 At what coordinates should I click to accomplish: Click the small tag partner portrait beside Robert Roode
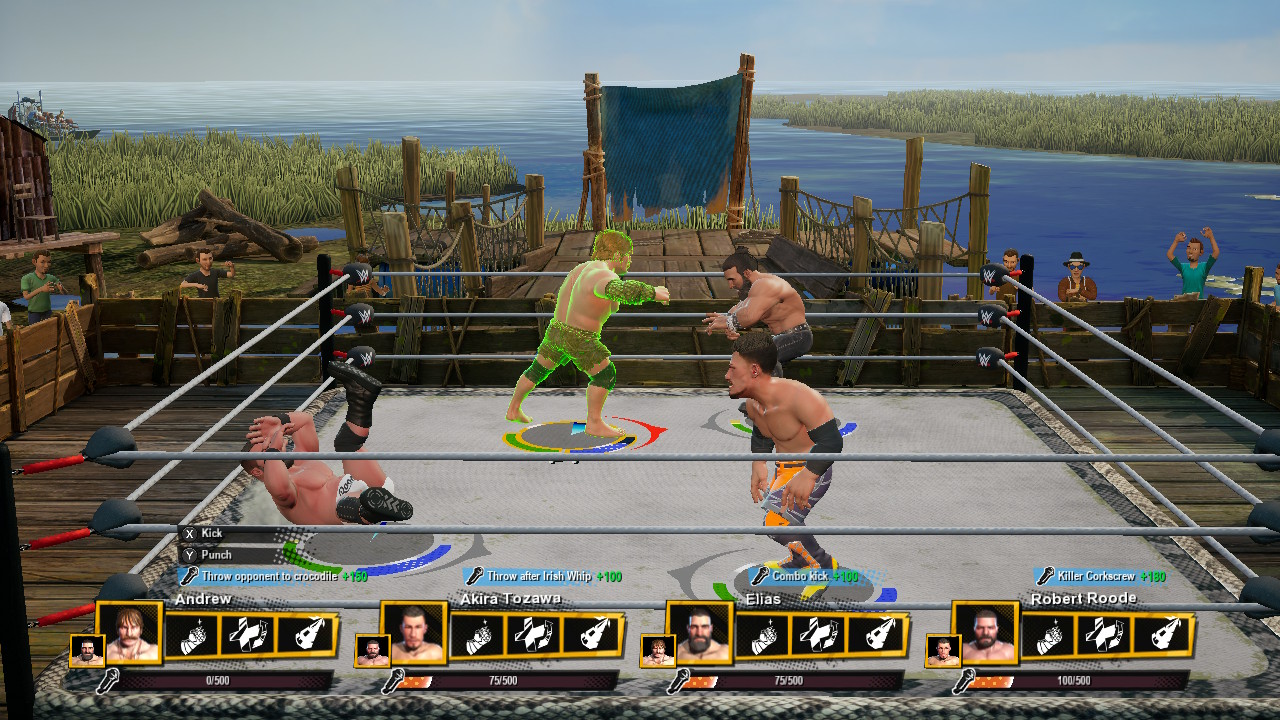click(x=942, y=651)
